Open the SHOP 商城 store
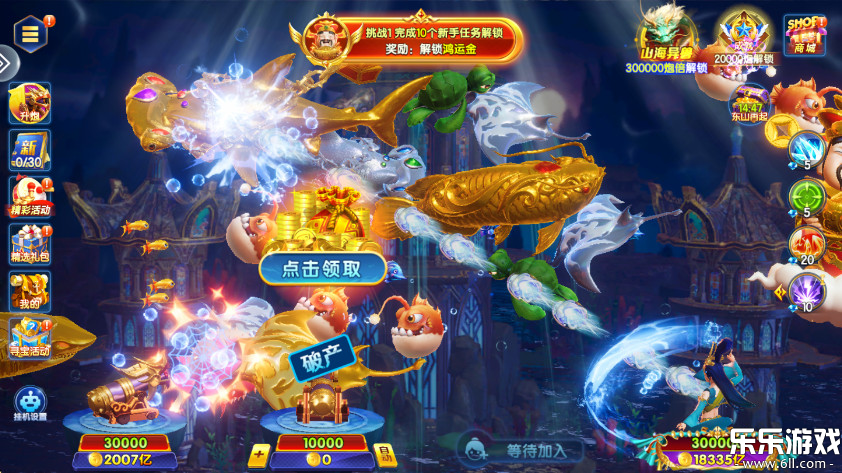Viewport: 842px width, 473px height. point(804,35)
